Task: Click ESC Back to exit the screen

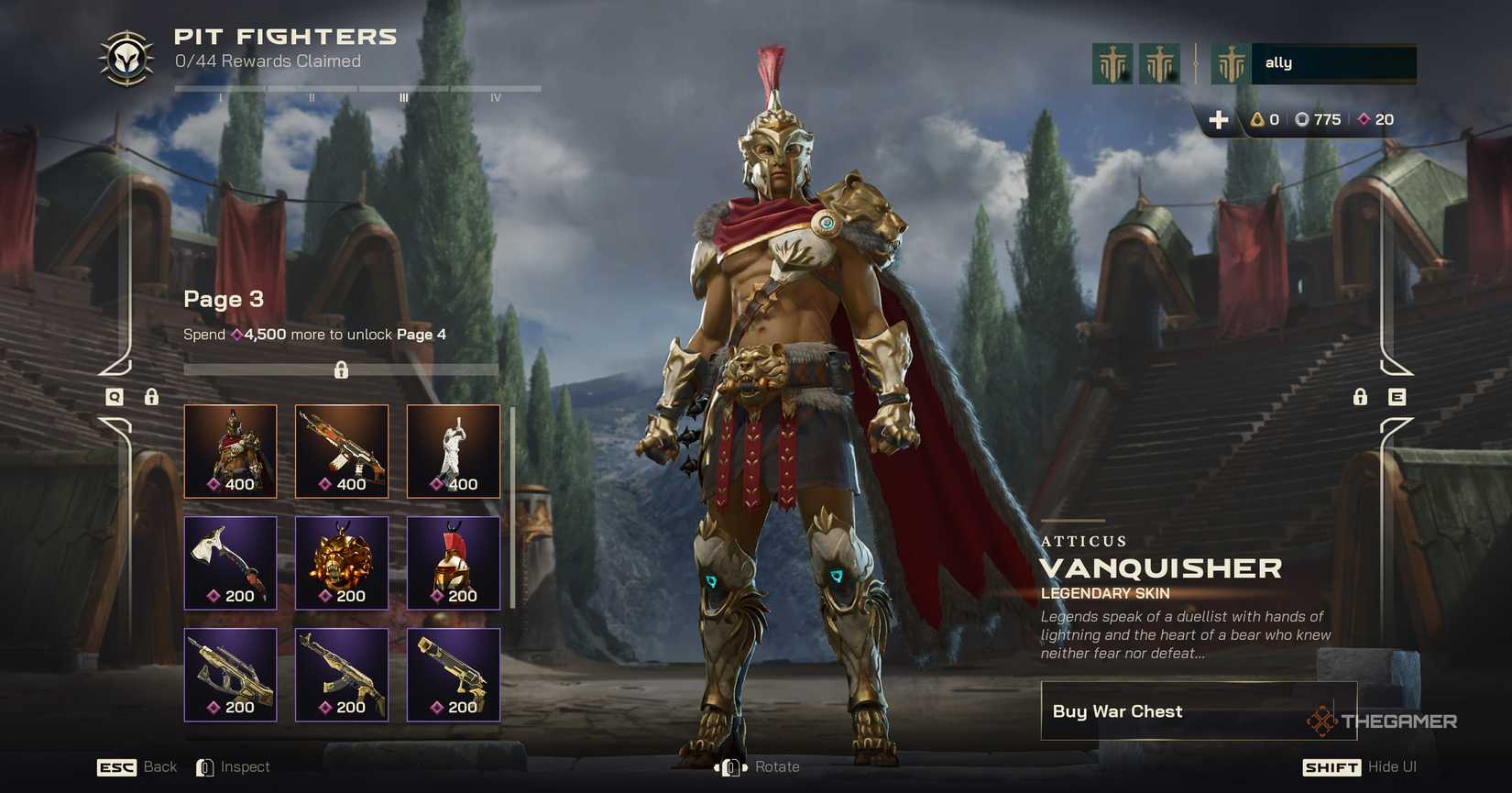Action: (115, 766)
